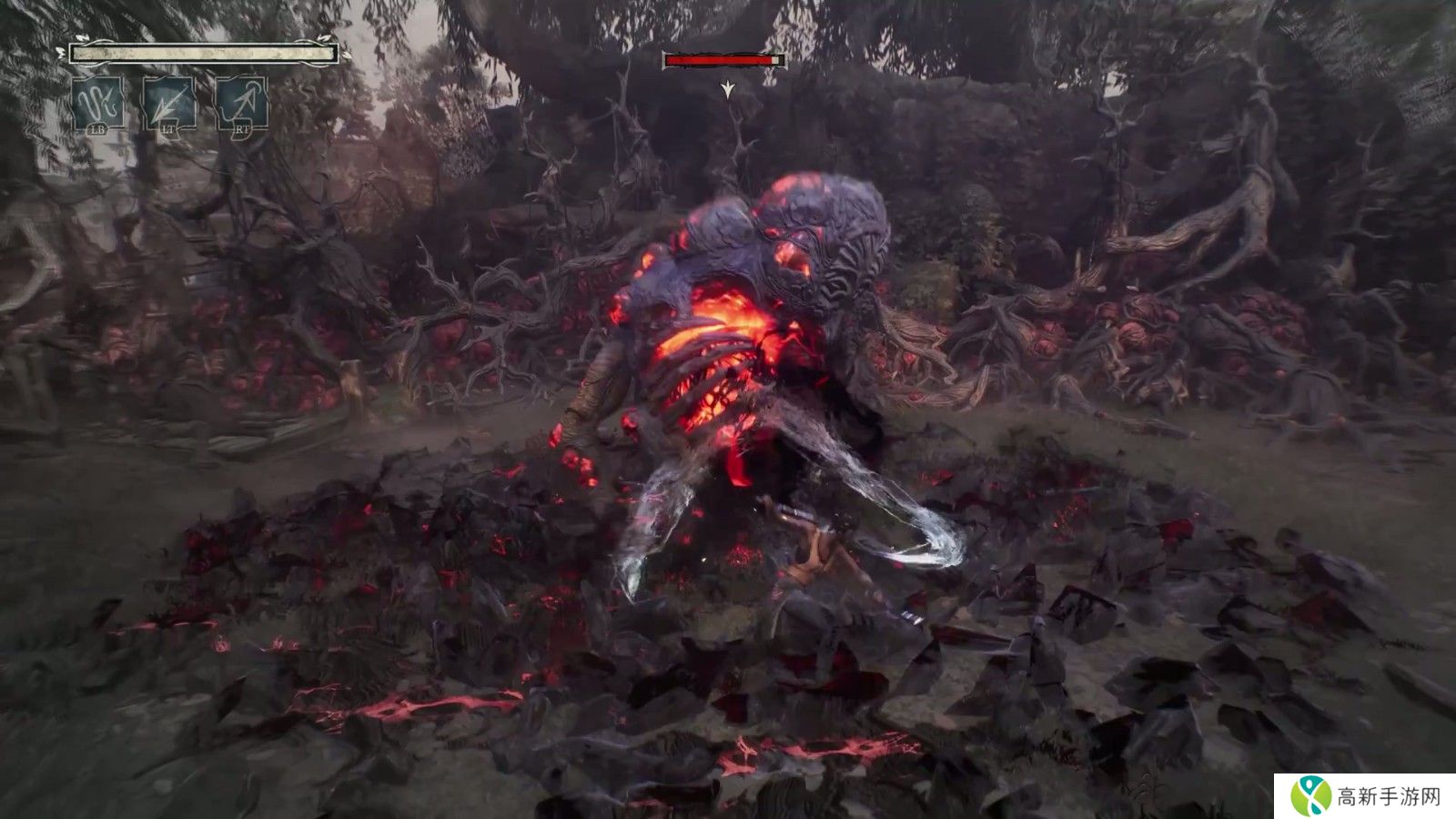The height and width of the screenshot is (819, 1456).
Task: Select the upward arrow with hook ability
Action: coord(241,104)
